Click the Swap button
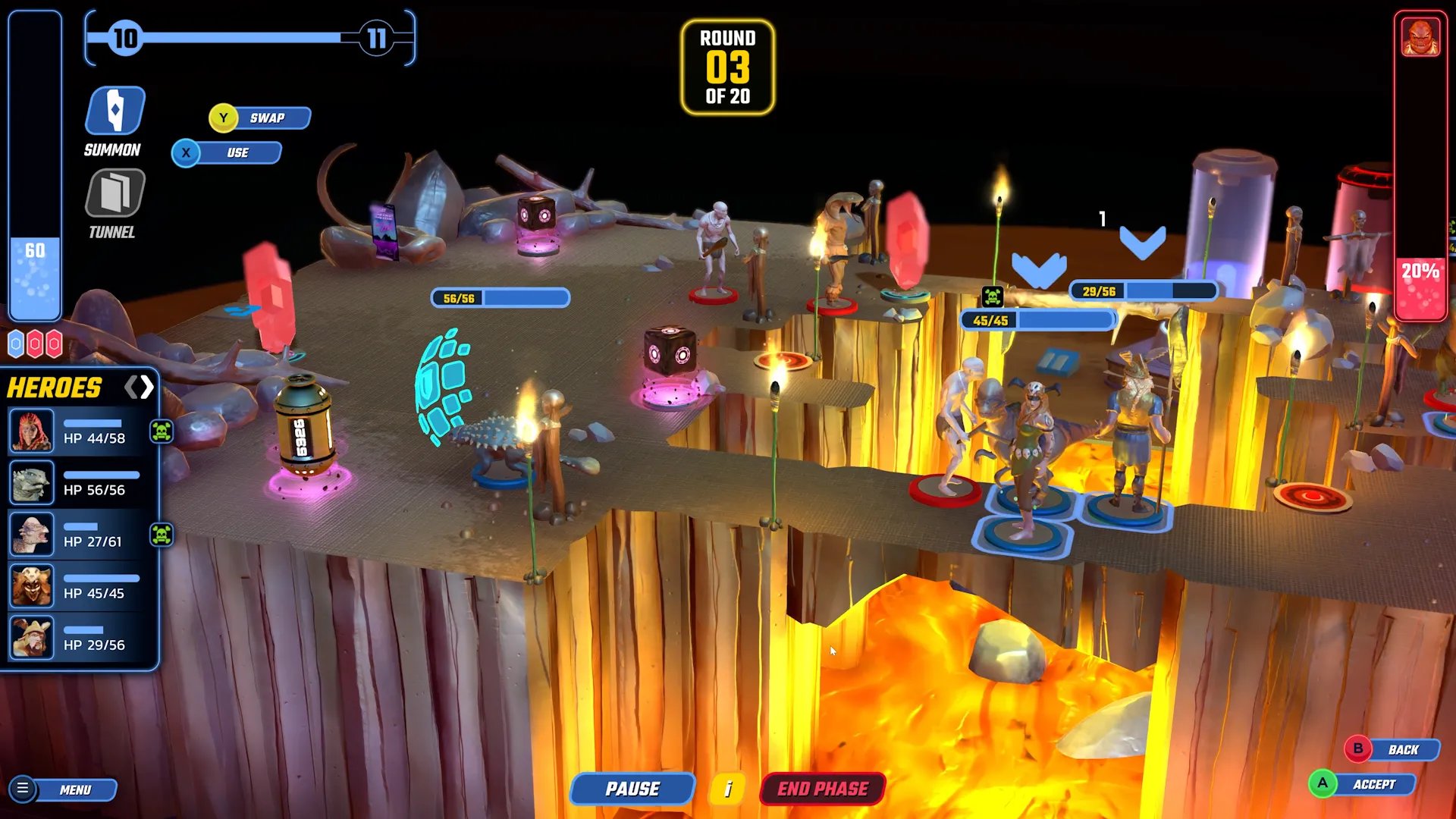The height and width of the screenshot is (819, 1456). coord(260,118)
